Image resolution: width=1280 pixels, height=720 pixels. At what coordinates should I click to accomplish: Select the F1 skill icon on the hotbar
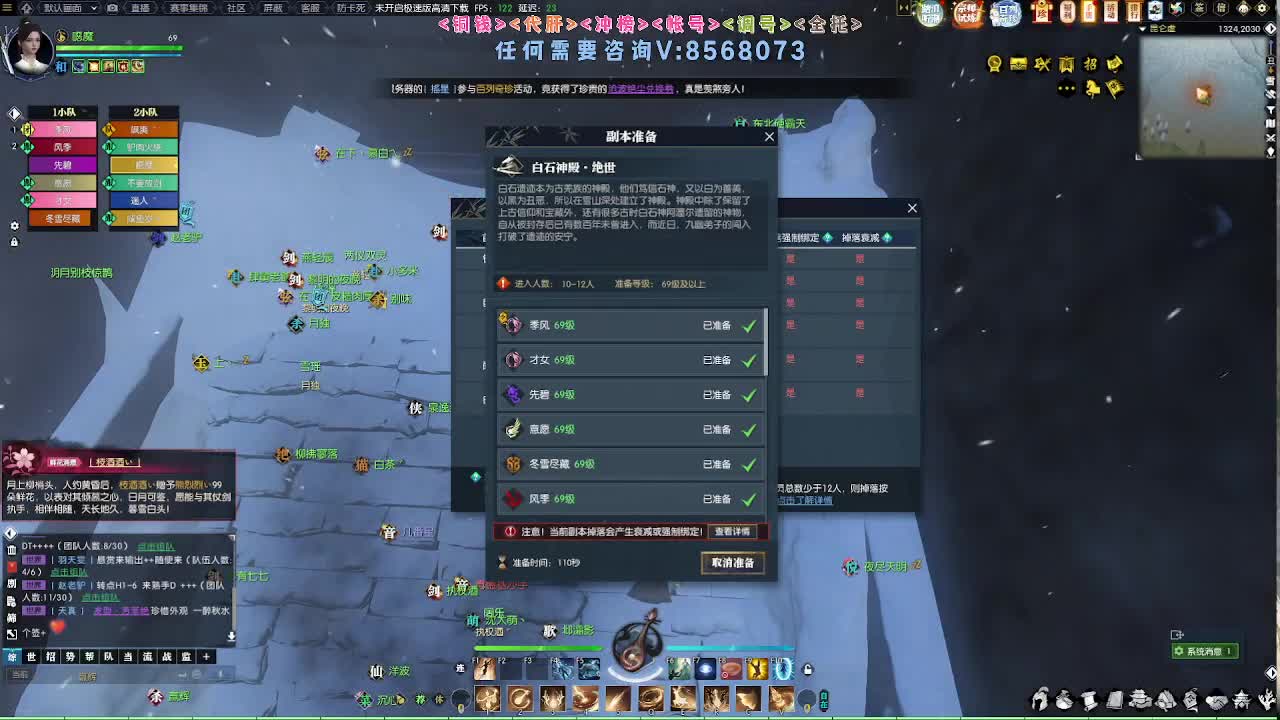pos(485,670)
